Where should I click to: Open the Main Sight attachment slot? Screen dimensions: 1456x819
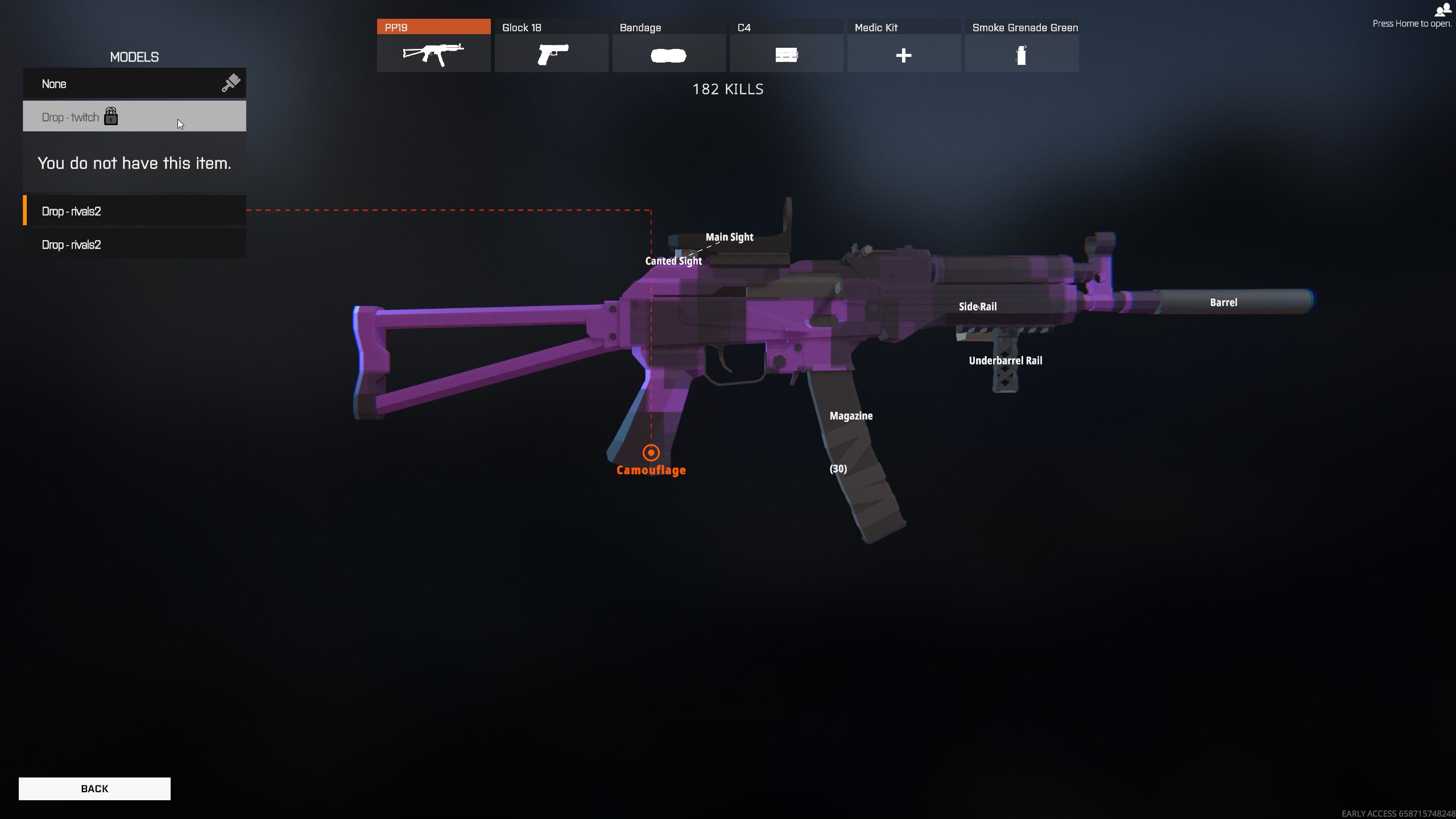729,237
